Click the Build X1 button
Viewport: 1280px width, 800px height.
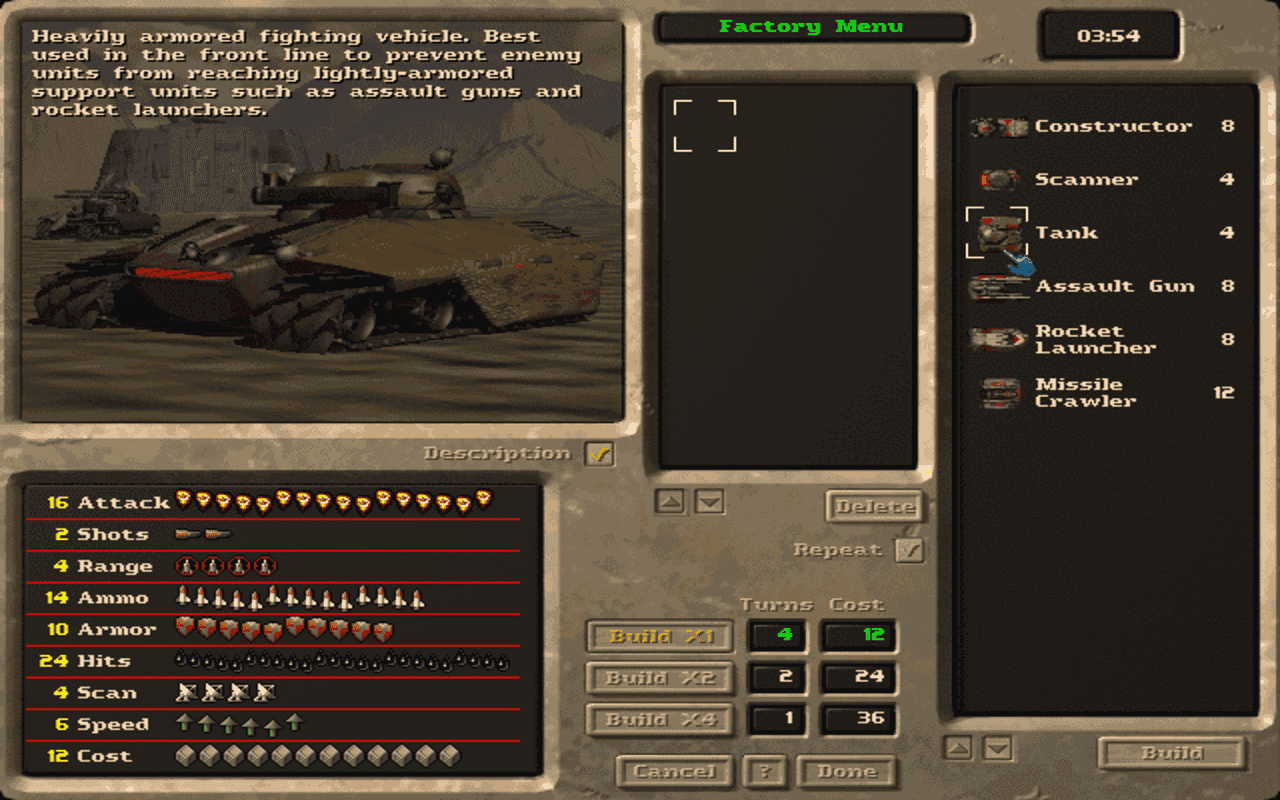point(659,637)
